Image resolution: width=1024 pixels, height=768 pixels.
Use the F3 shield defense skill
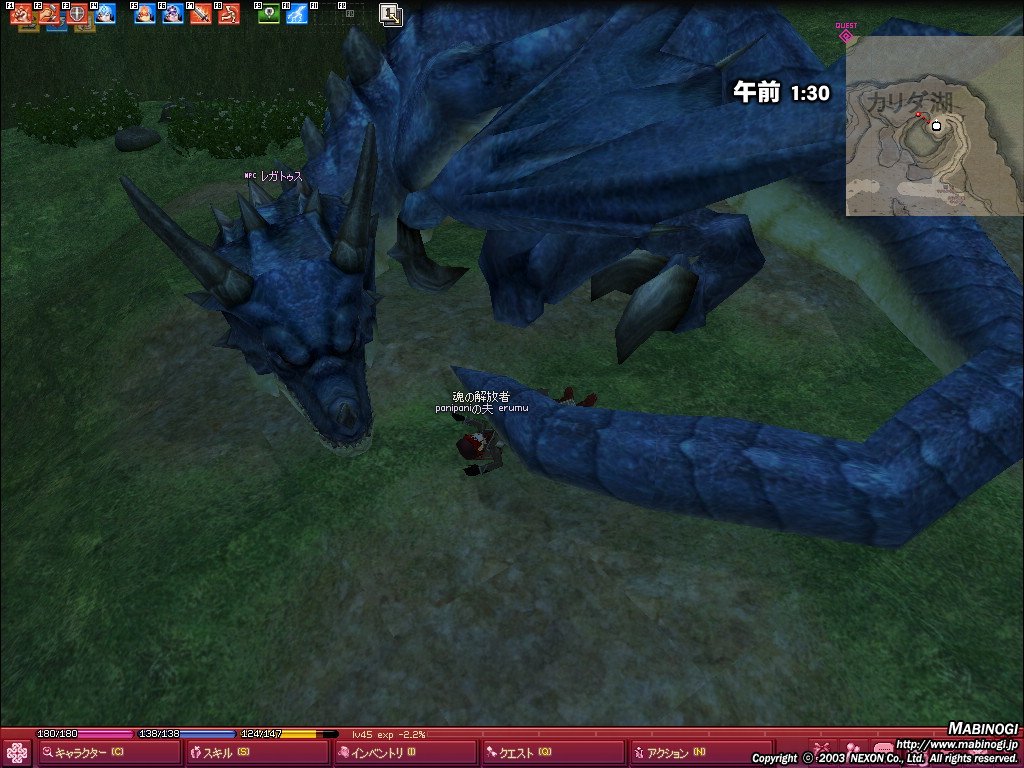click(77, 14)
